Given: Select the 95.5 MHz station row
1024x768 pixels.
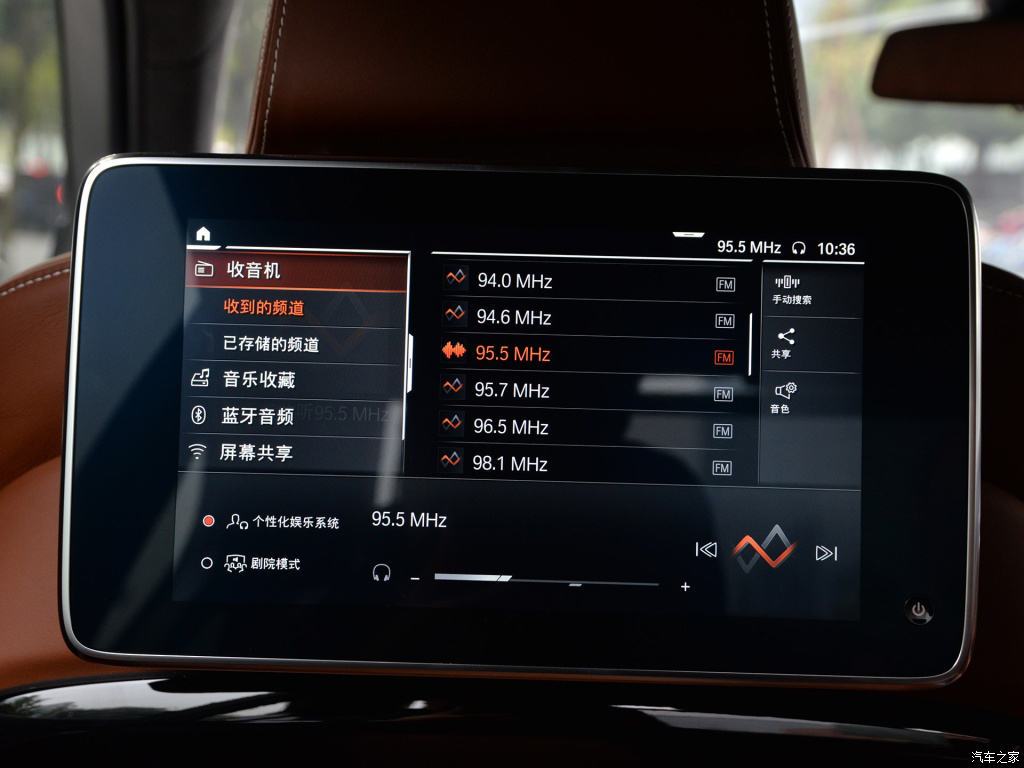Looking at the screenshot, I should (x=588, y=354).
